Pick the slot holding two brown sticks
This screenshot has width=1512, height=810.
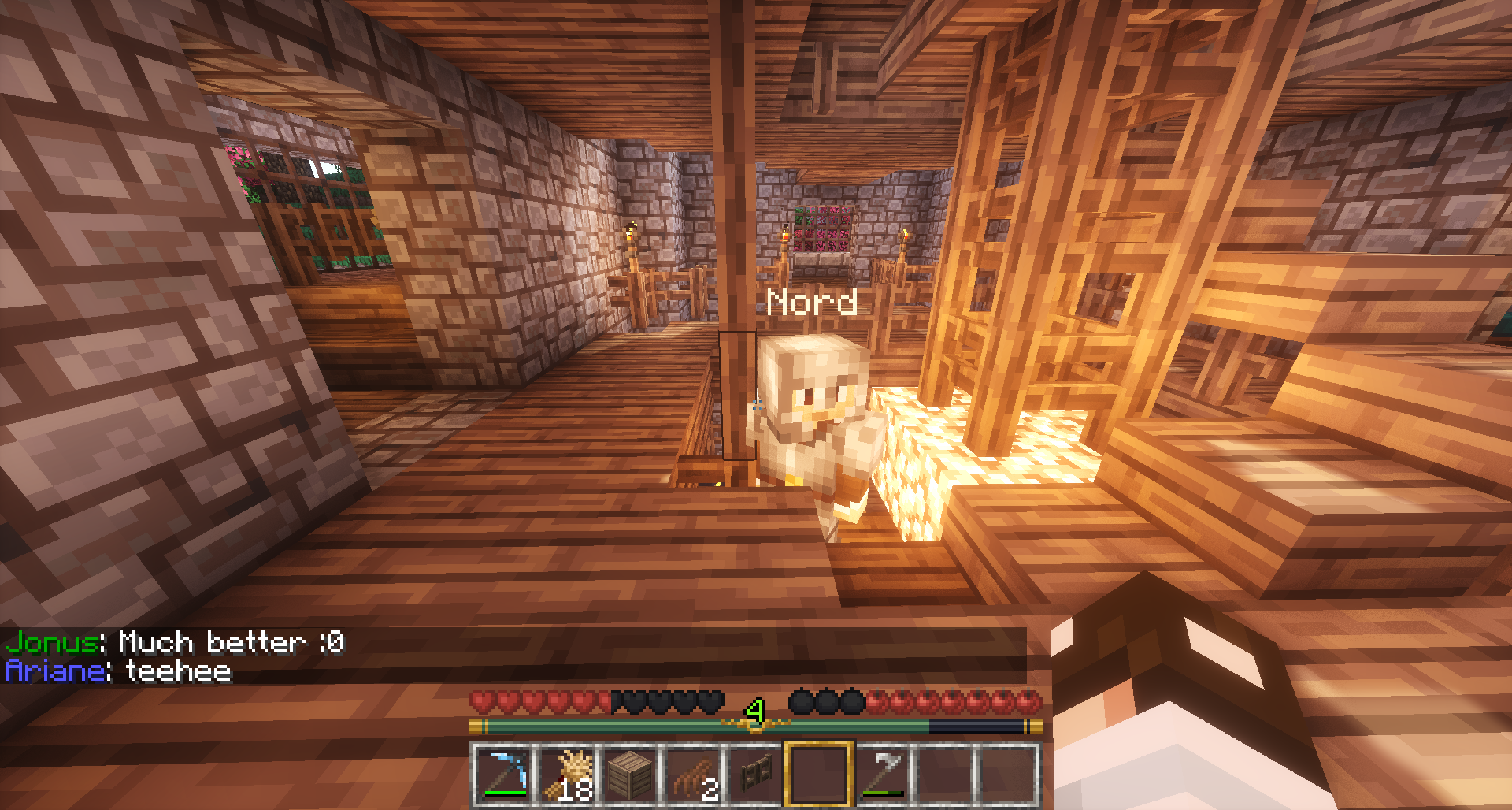point(692,774)
